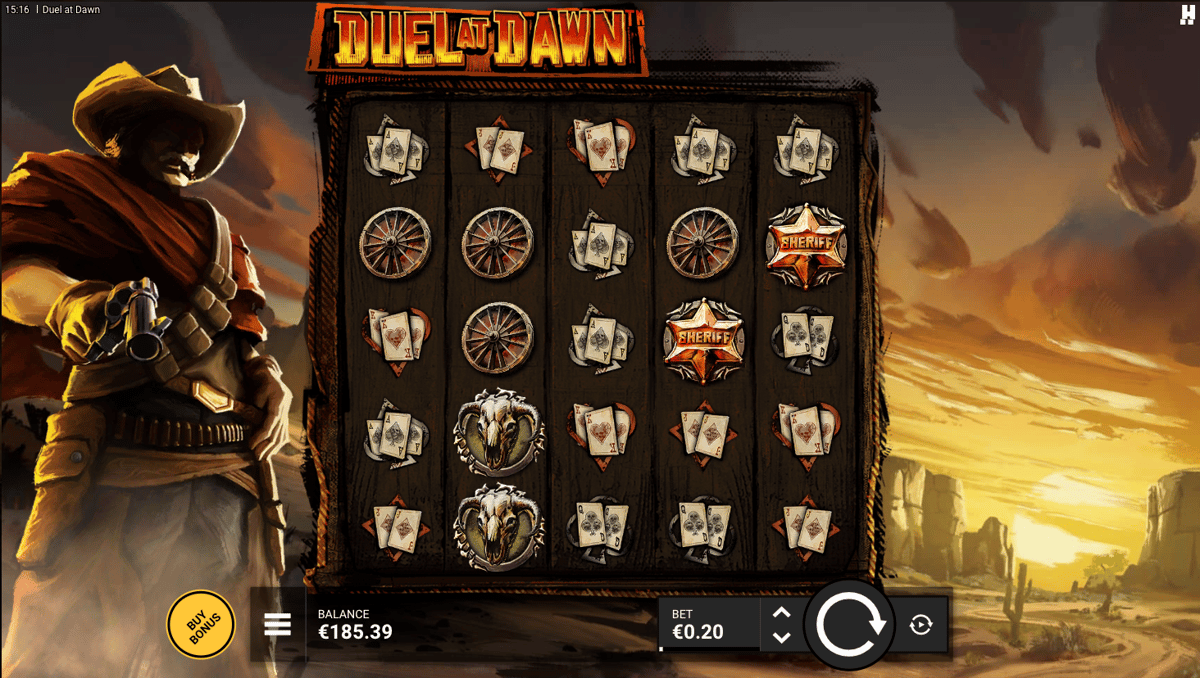Image resolution: width=1200 pixels, height=678 pixels.
Task: Increase the bet with the up arrow
Action: coord(782,613)
